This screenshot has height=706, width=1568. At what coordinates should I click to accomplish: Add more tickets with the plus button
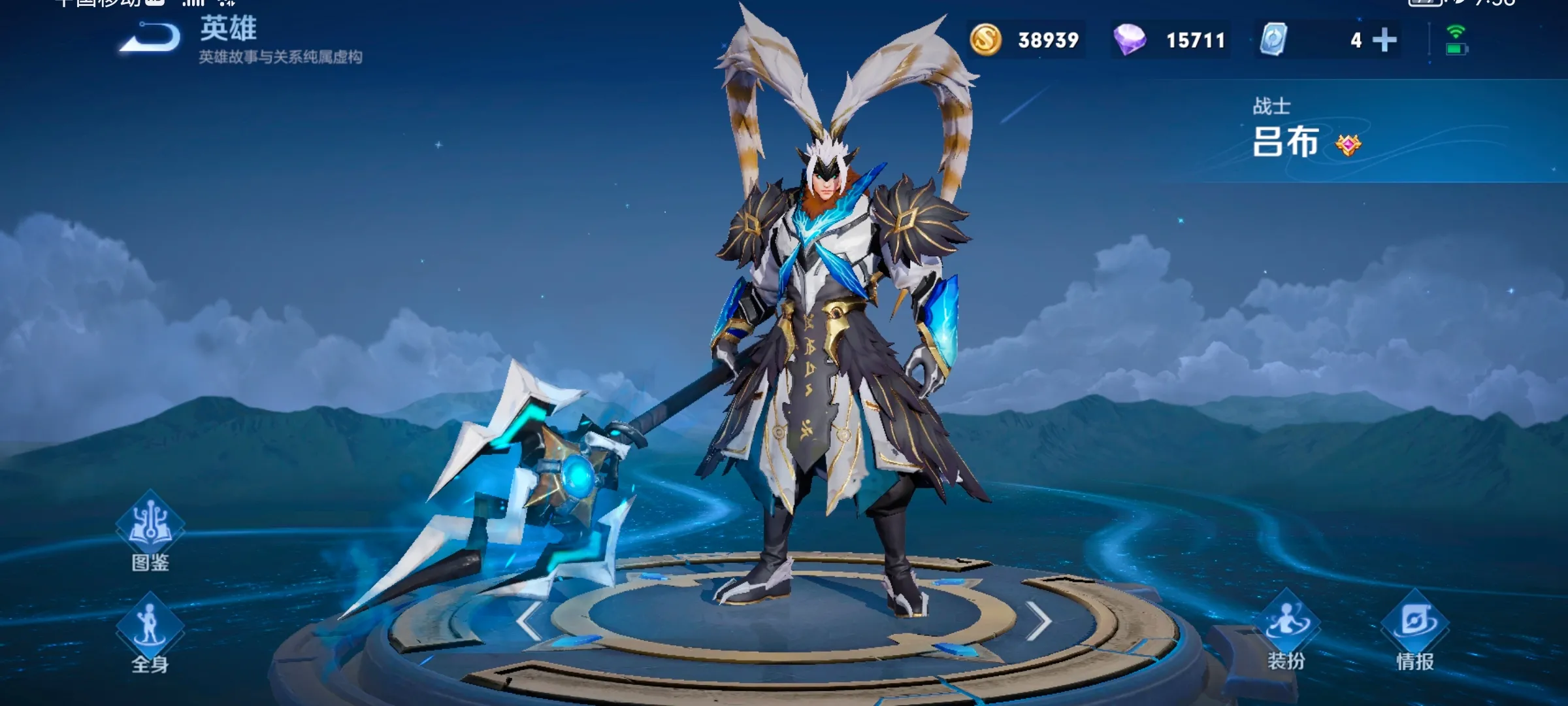pyautogui.click(x=1384, y=40)
